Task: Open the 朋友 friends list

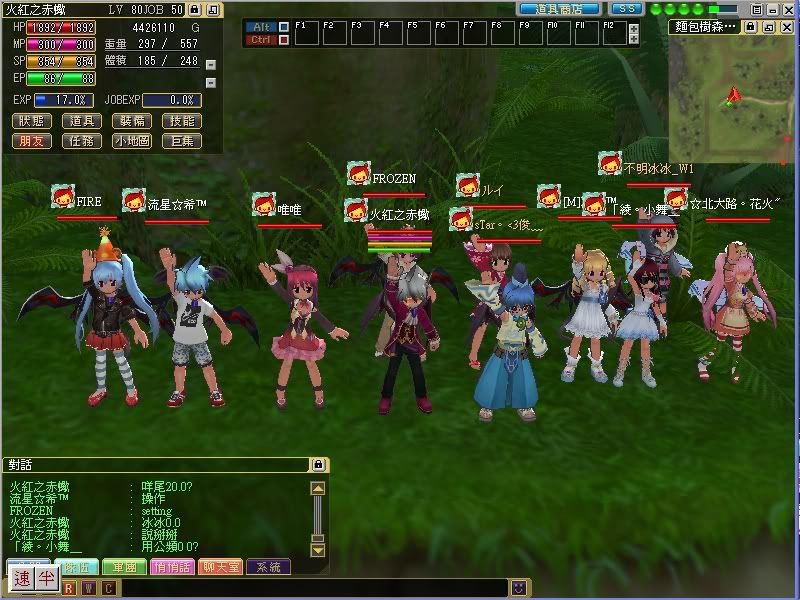Action: [x=31, y=141]
